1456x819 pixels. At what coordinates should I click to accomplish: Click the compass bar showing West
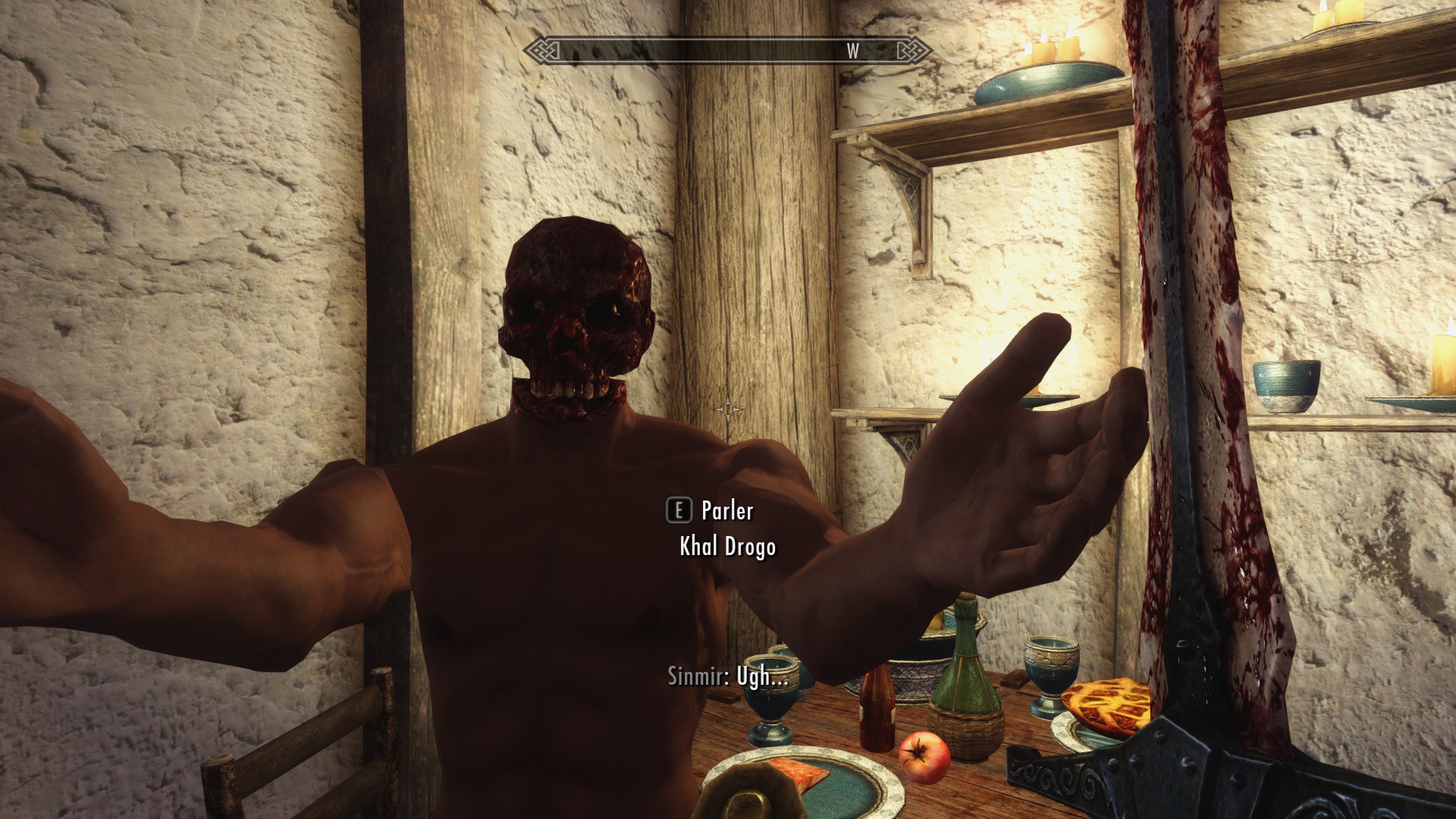pyautogui.click(x=728, y=51)
